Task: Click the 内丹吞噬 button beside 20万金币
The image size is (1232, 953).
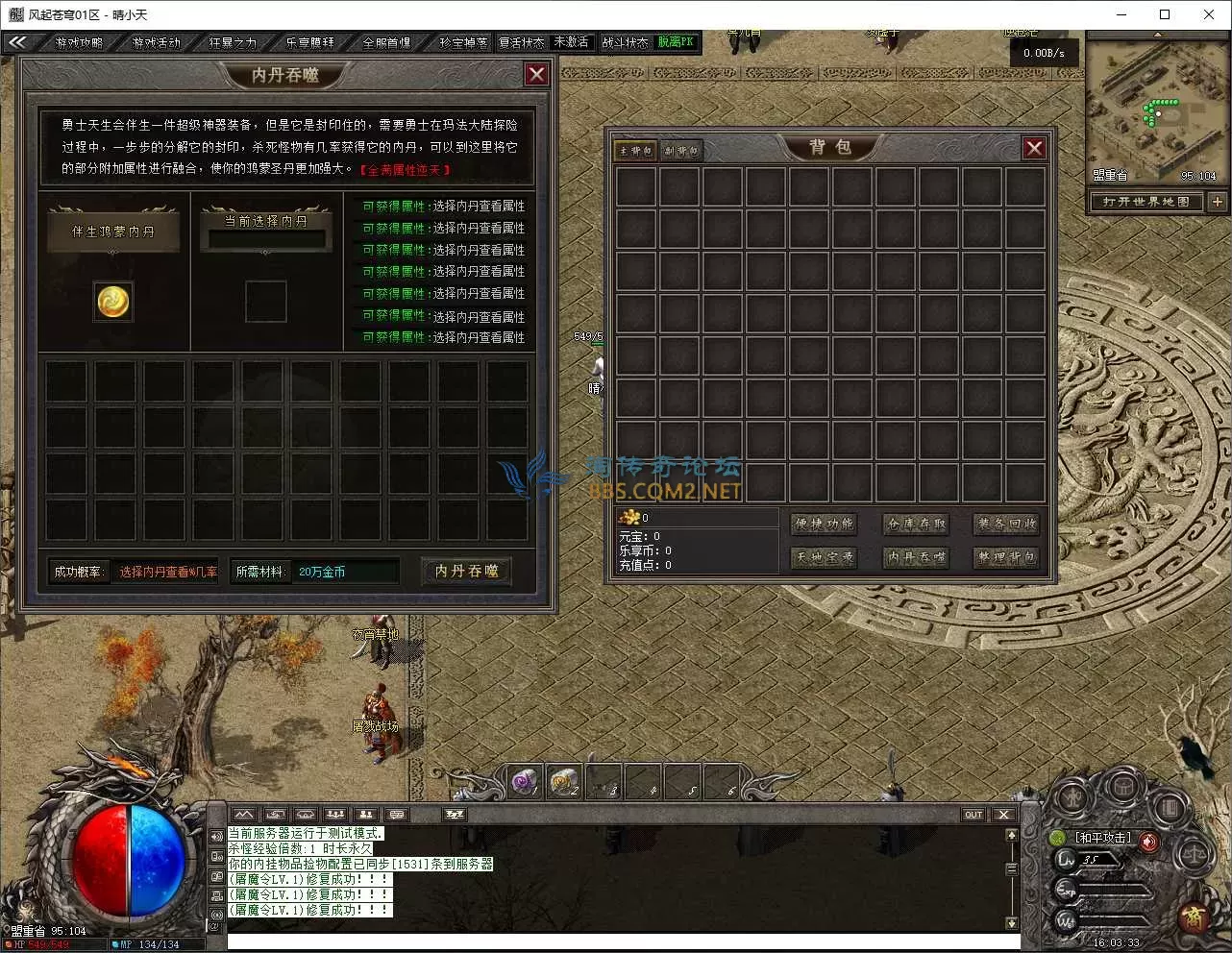Action: [x=467, y=571]
